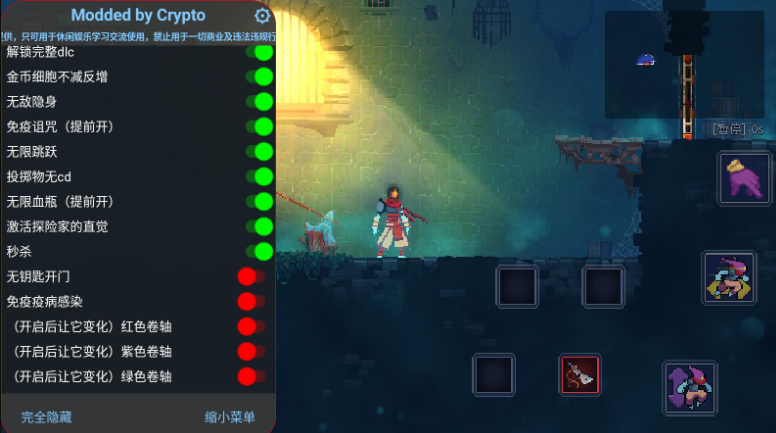The height and width of the screenshot is (433, 776).
Task: Open the minimap panel
Action: click(x=685, y=63)
